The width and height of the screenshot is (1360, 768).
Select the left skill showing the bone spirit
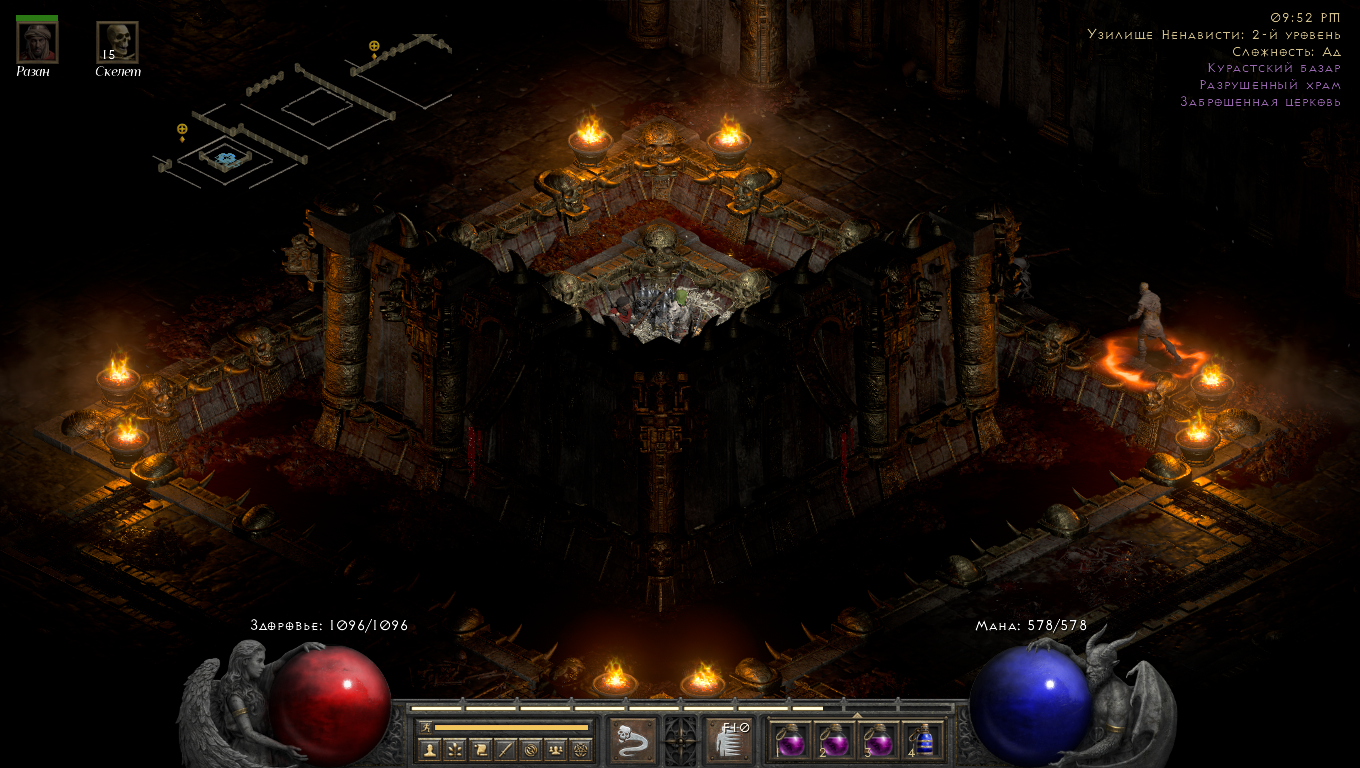click(x=632, y=739)
